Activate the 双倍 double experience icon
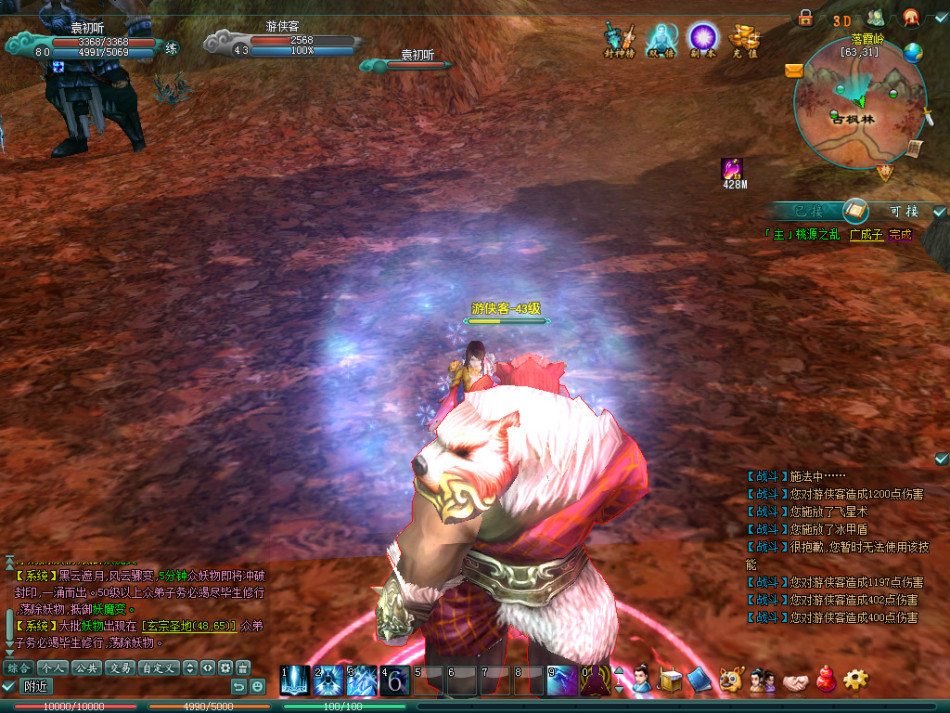Image resolution: width=950 pixels, height=713 pixels. (661, 38)
